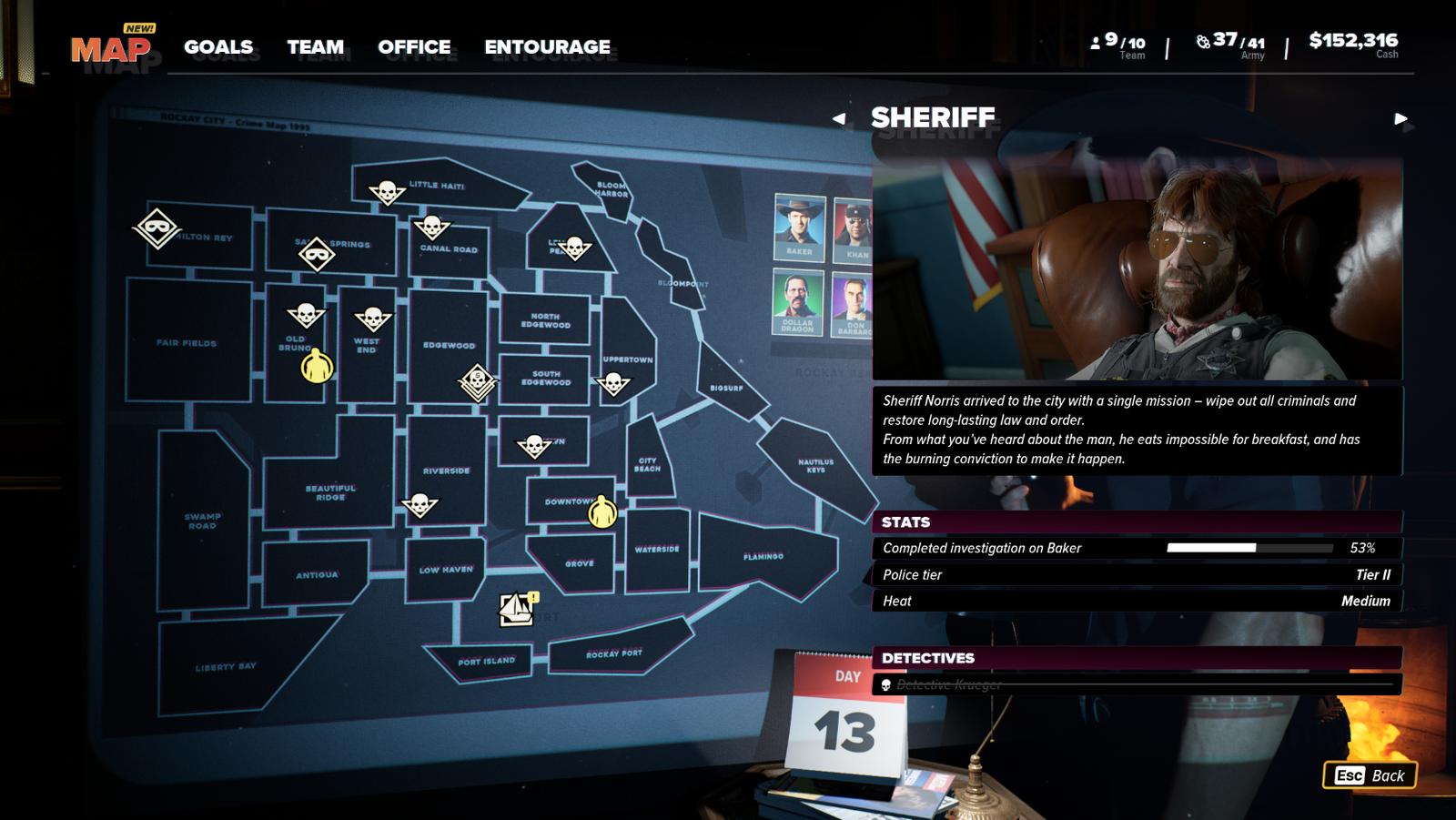Click the yellow figure marker in Old Bruno
Image resolution: width=1456 pixels, height=820 pixels.
[x=317, y=367]
